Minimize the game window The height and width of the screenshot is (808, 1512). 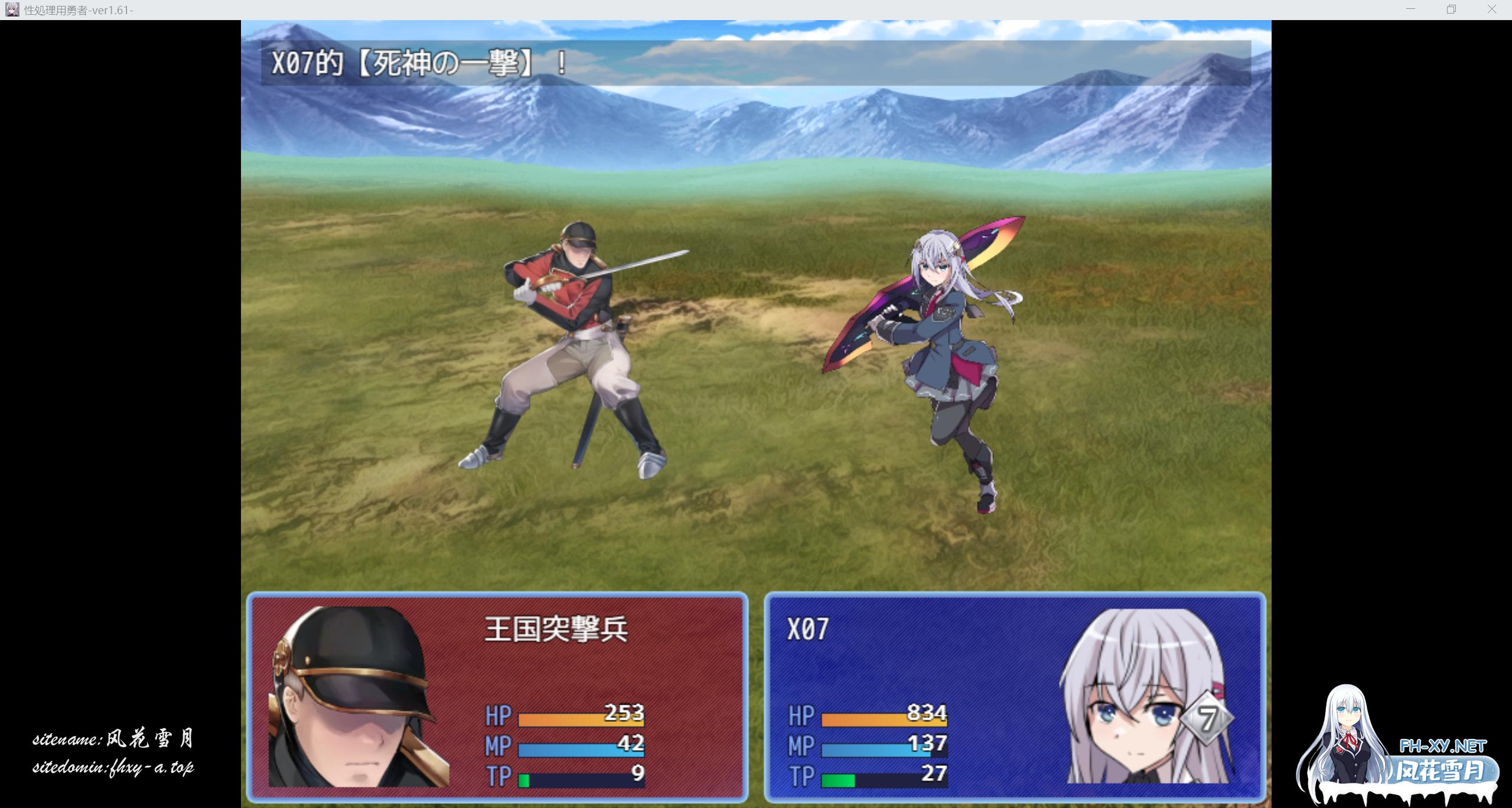point(1410,9)
